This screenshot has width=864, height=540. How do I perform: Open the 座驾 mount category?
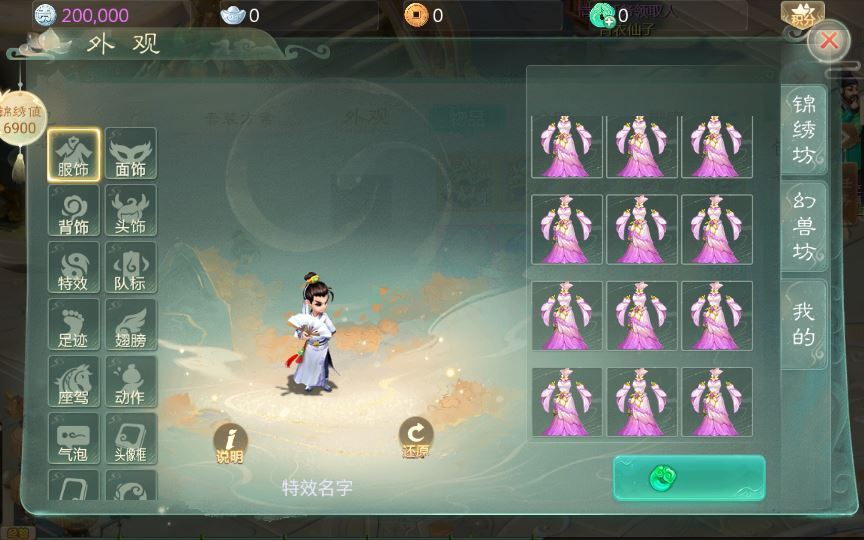tap(74, 381)
